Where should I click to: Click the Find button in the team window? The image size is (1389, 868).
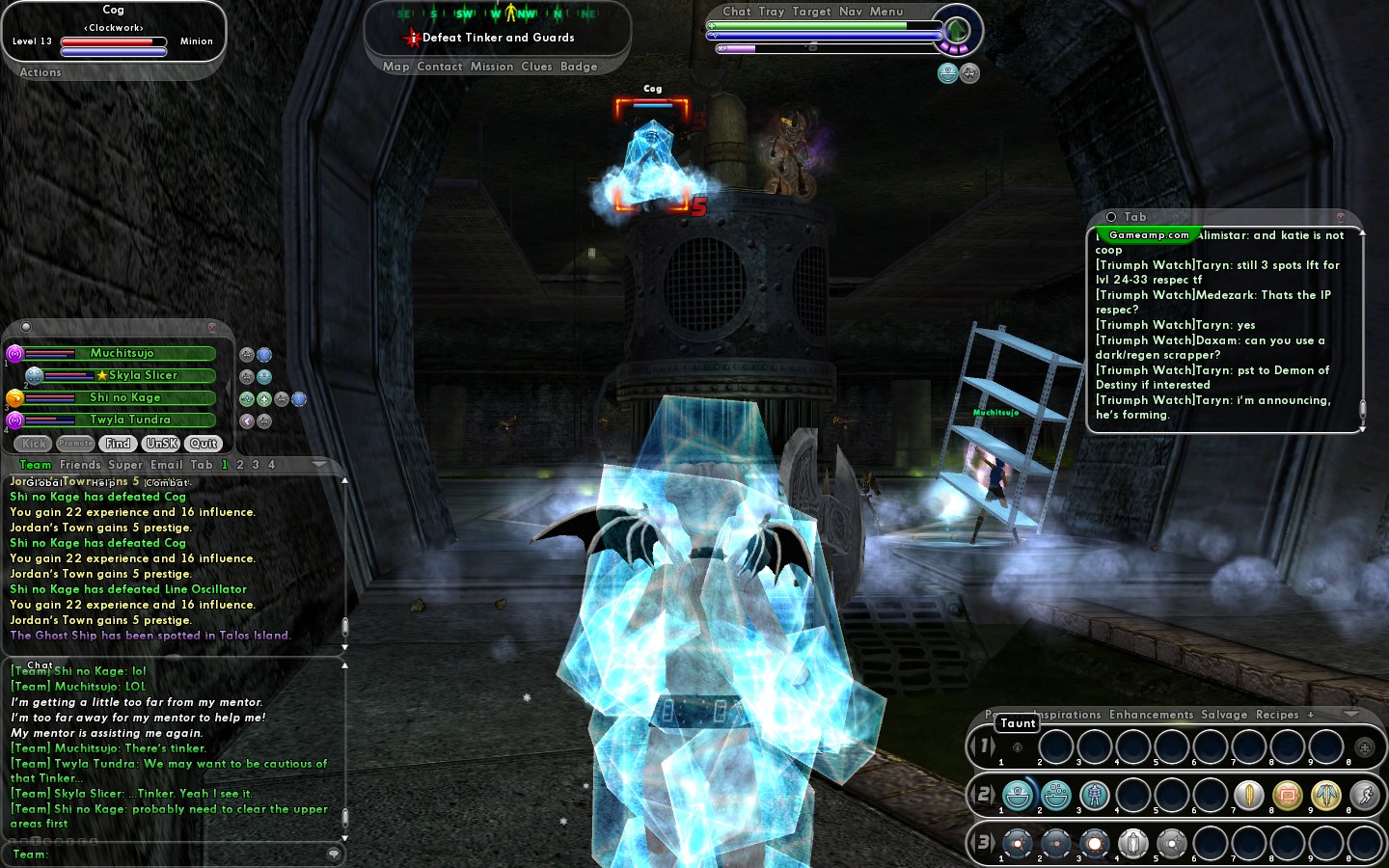click(x=118, y=444)
